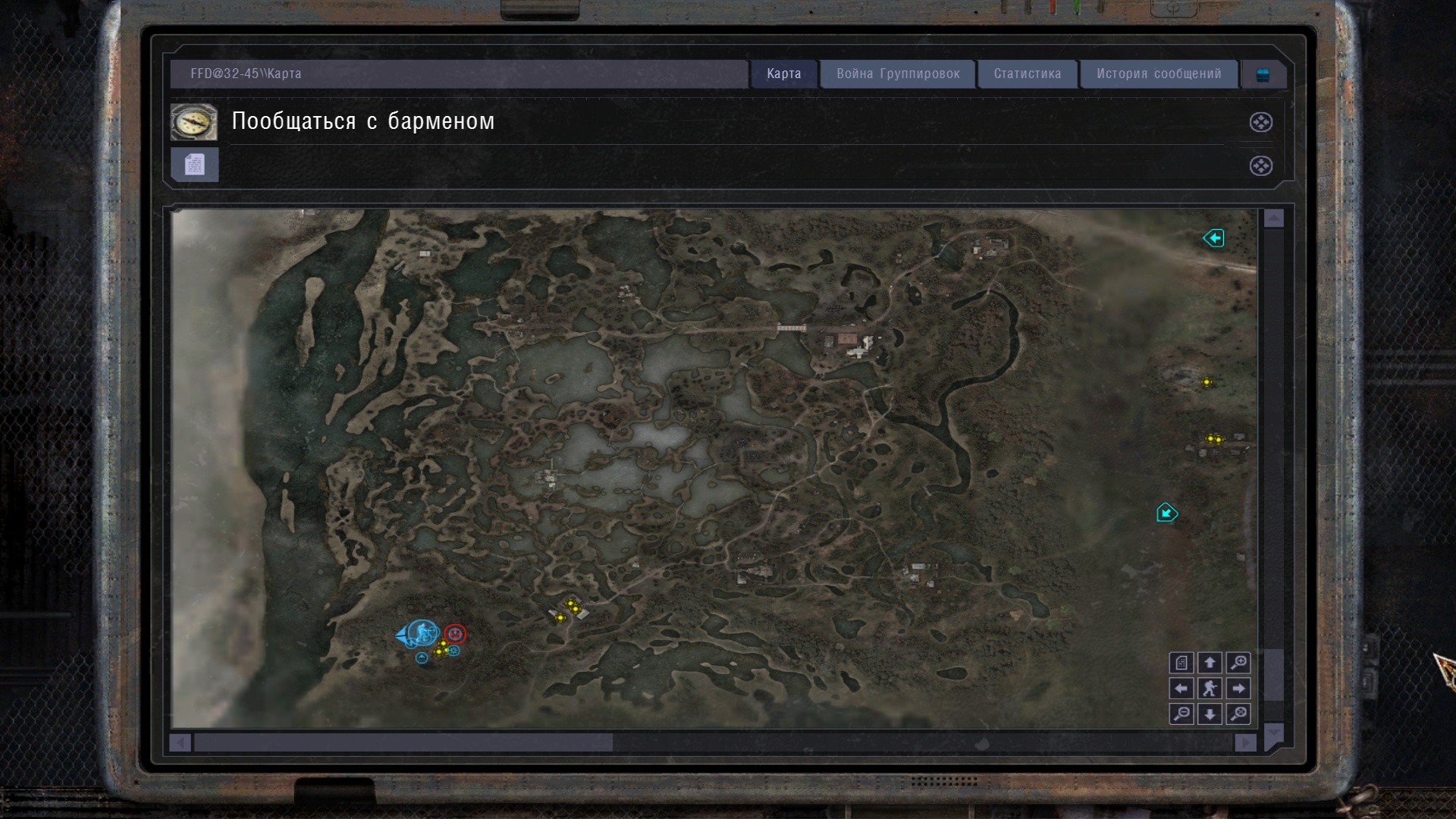The image size is (1456, 819).
Task: Reset zoom with the magnifier-x icon
Action: [x=1238, y=714]
